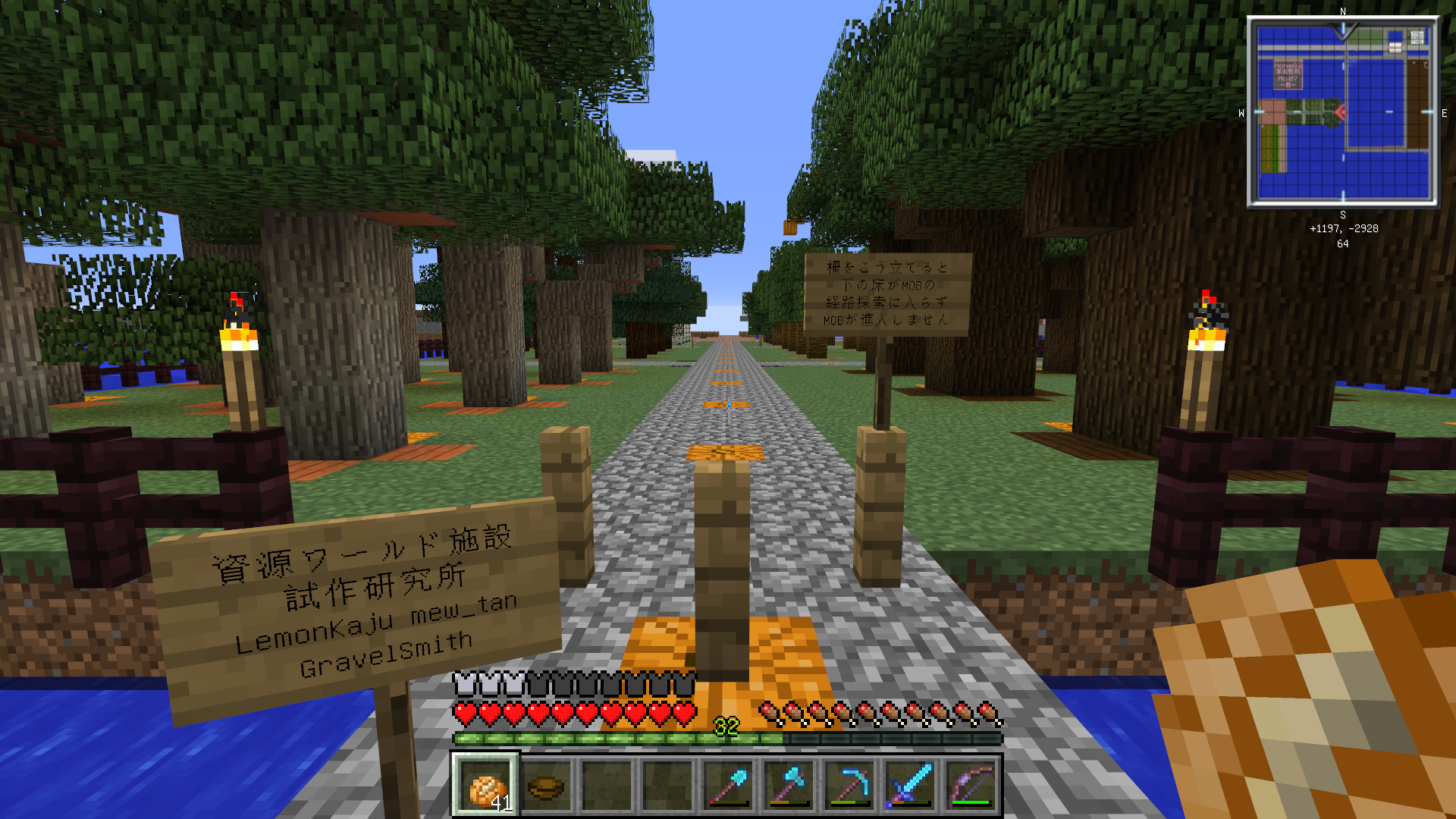Screen dimensions: 1456x819
Task: Select the enchanted diamond sword slot
Action: coord(910,786)
